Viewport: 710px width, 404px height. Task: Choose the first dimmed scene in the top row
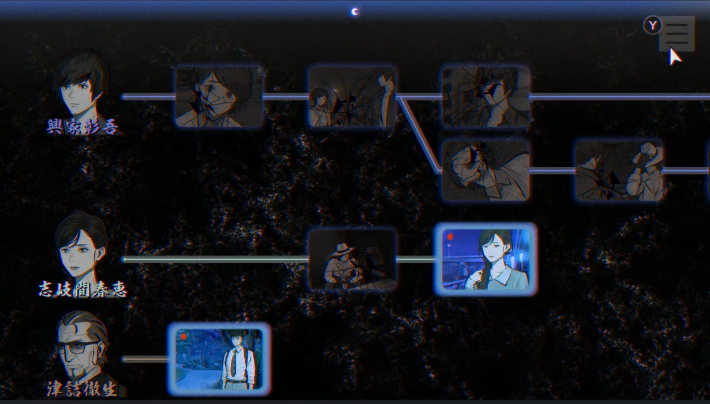[219, 97]
